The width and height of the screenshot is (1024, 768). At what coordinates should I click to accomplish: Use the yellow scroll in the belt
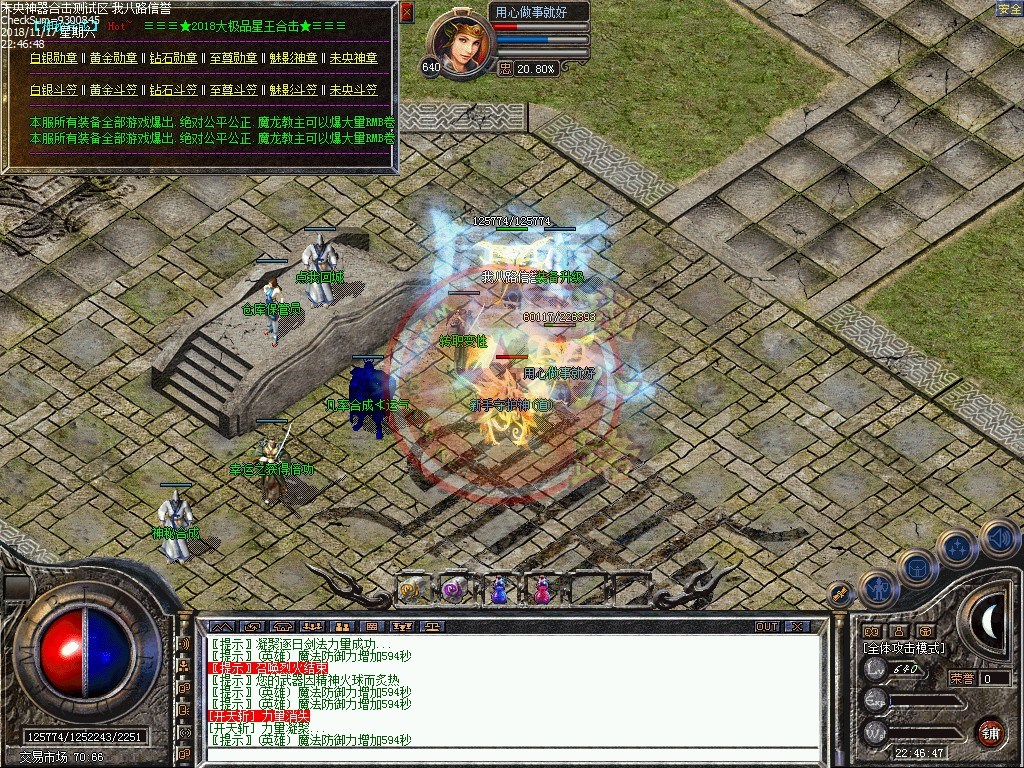coord(412,590)
